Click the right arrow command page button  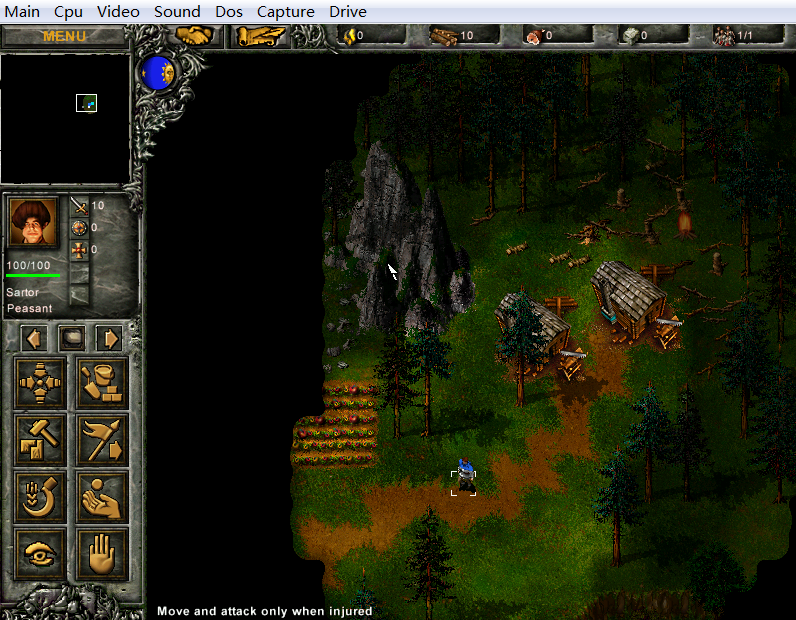pos(108,338)
